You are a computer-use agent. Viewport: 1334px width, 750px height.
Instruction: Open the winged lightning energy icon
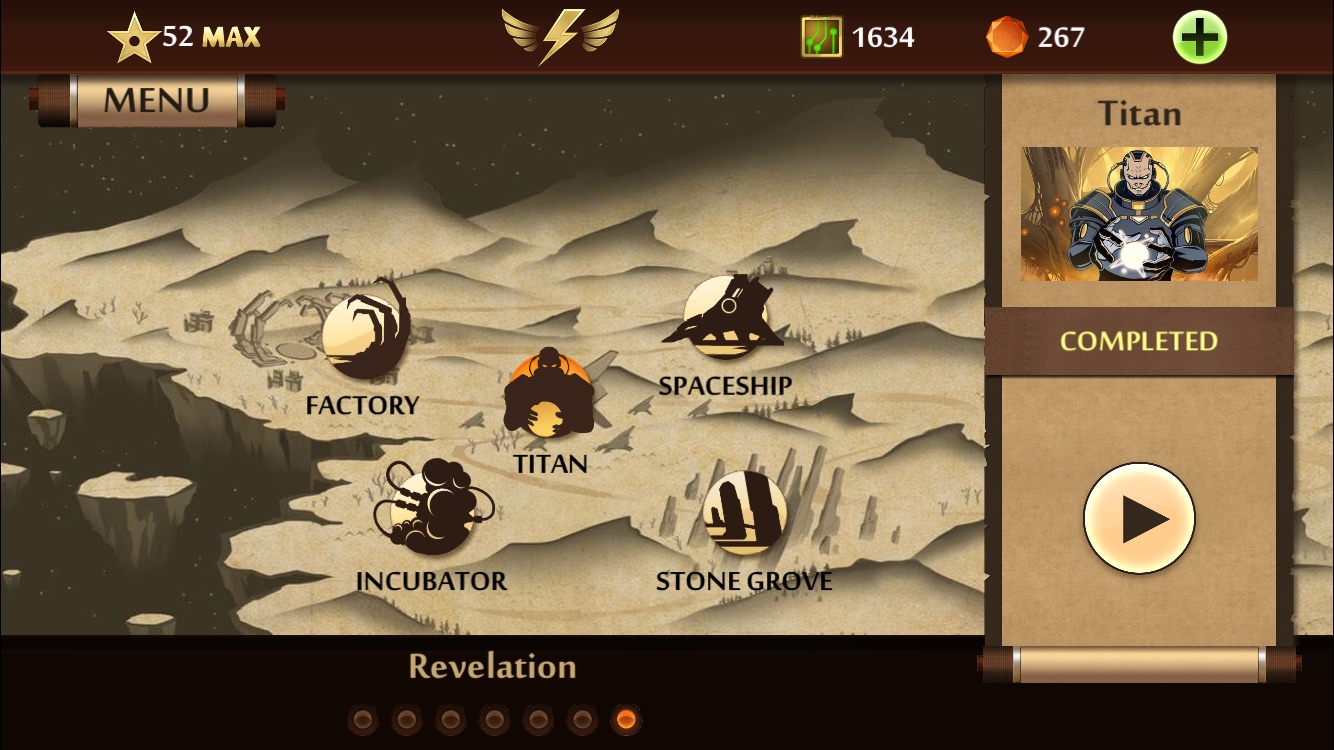560,37
